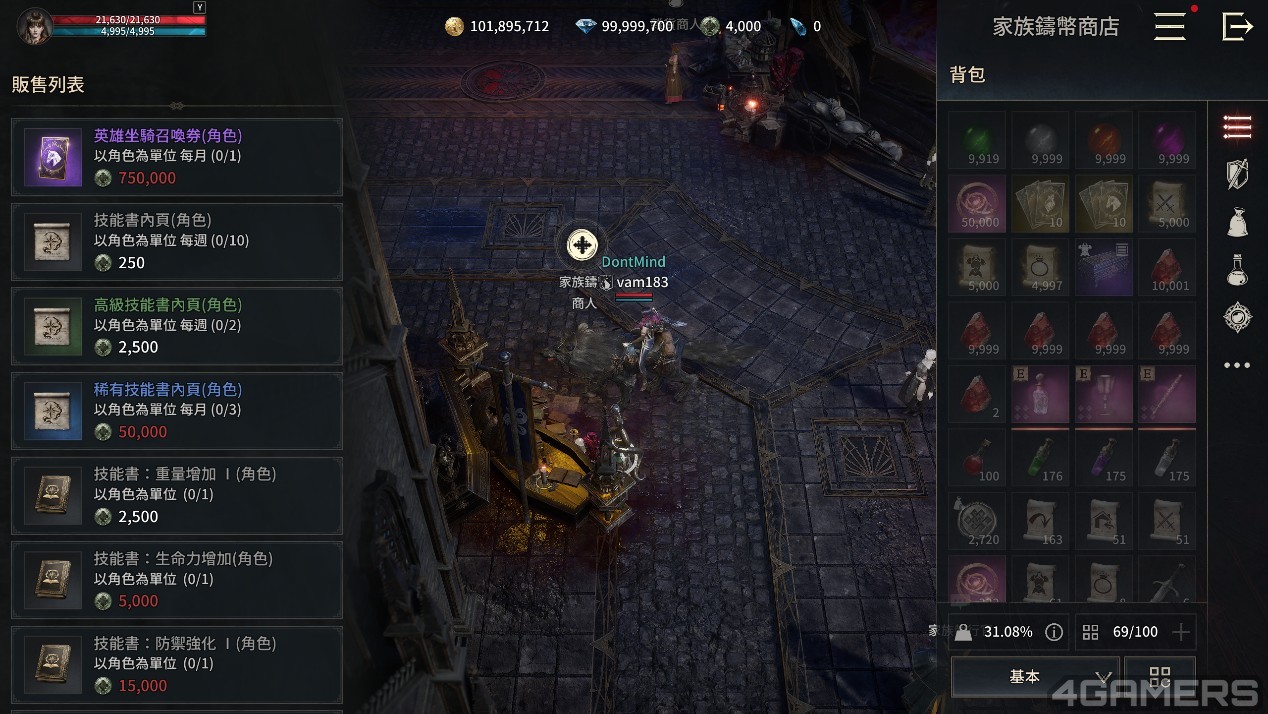Show weight info via the i icon
The image size is (1268, 714).
point(1053,632)
